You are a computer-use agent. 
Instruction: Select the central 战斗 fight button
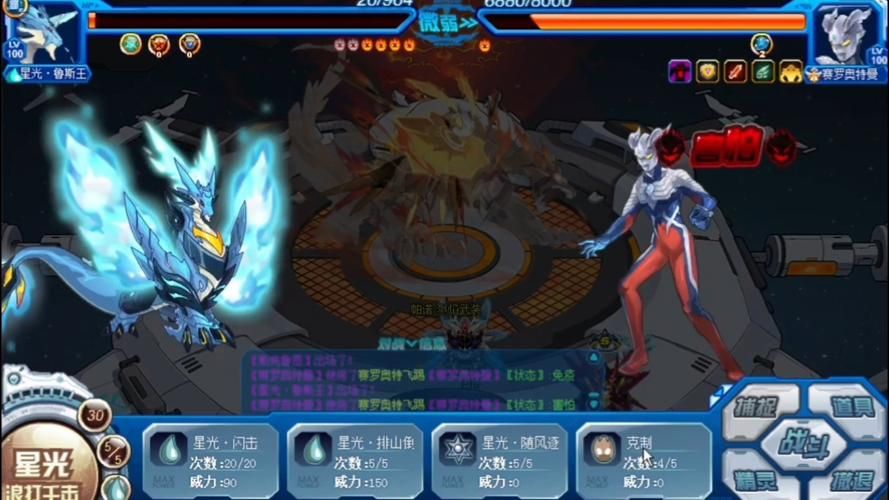(798, 444)
